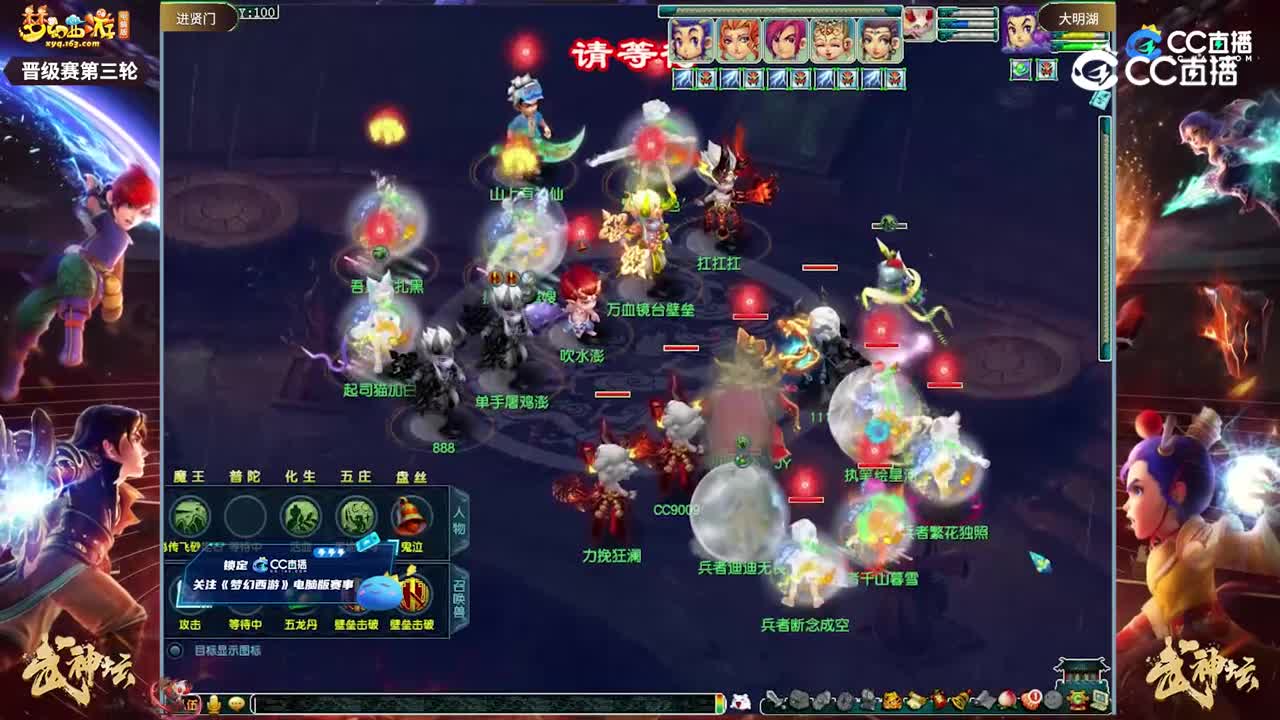This screenshot has width=1280, height=720.
Task: Click the gold C coin icon at bottom right
Action: click(x=1076, y=701)
